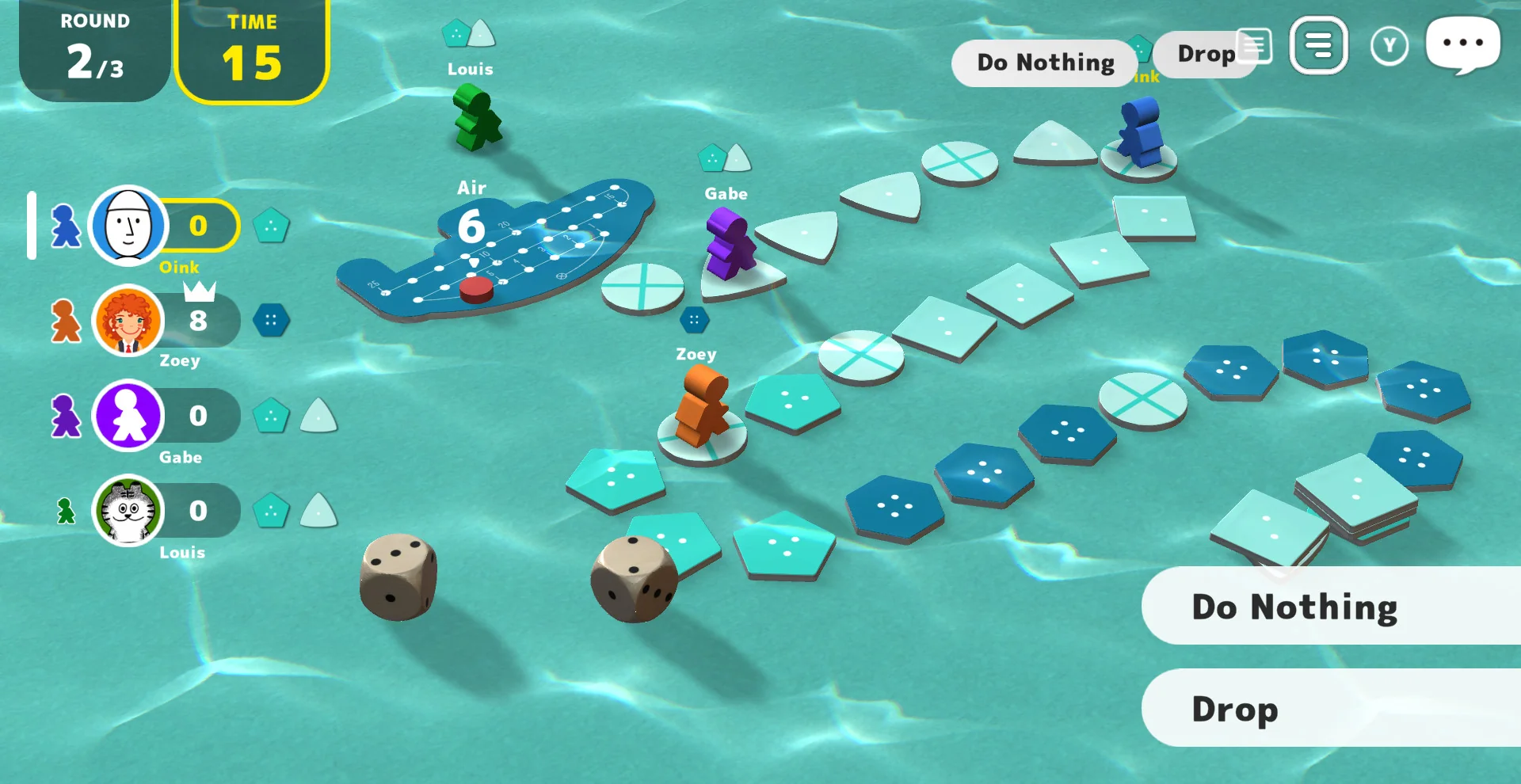1521x784 pixels.
Task: Select Louis's cat avatar
Action: [x=128, y=511]
